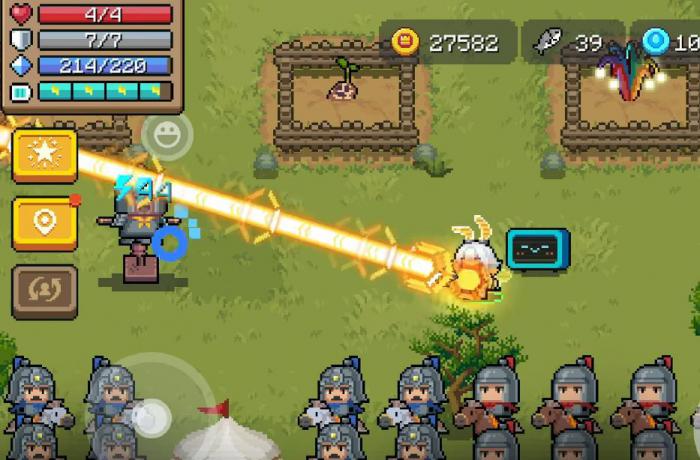Tap the virtual joystick knob
This screenshot has width=700, height=460.
(x=150, y=415)
